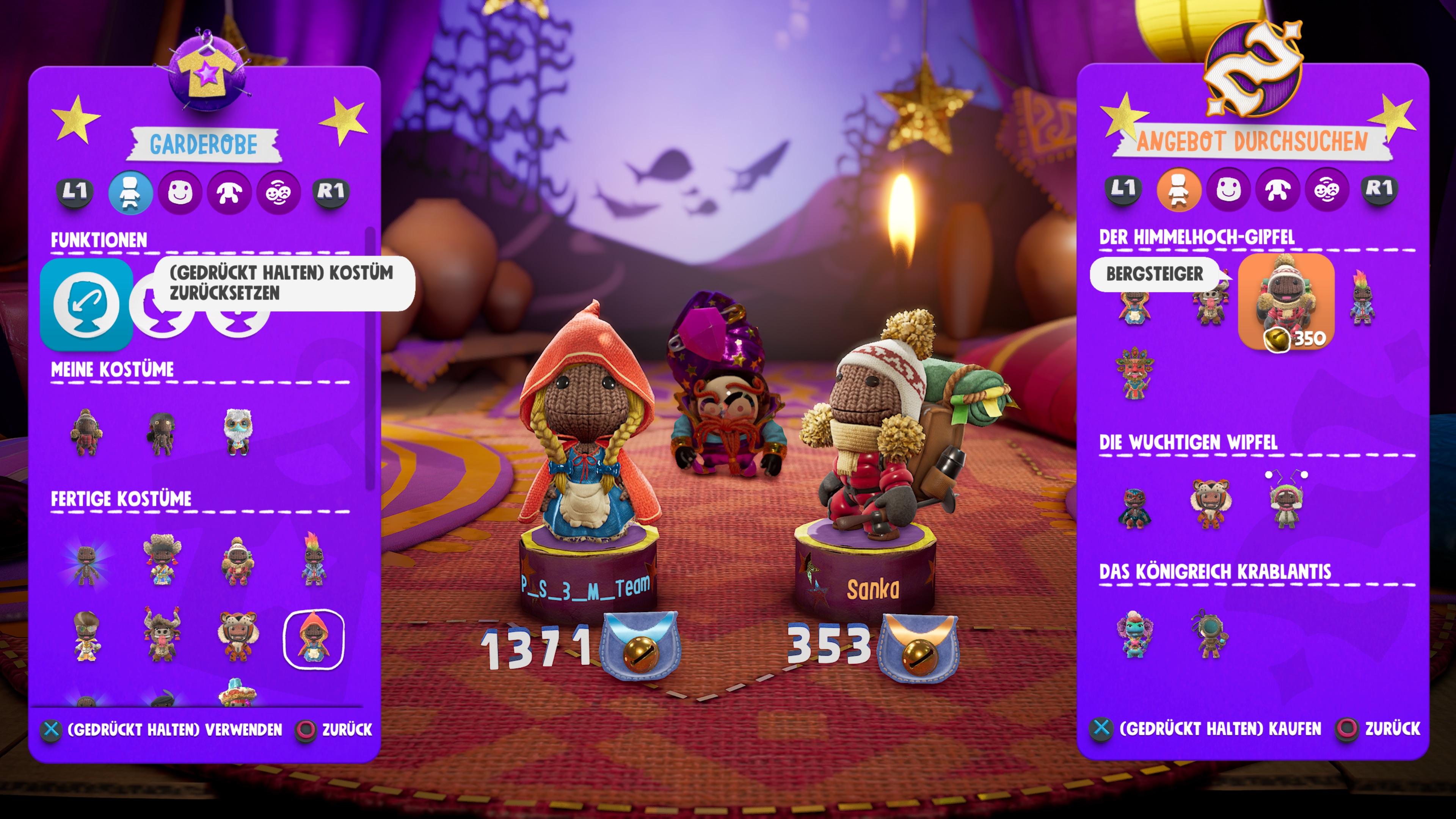Image resolution: width=1456 pixels, height=819 pixels.
Task: Select the reset costume function tile
Action: [86, 304]
